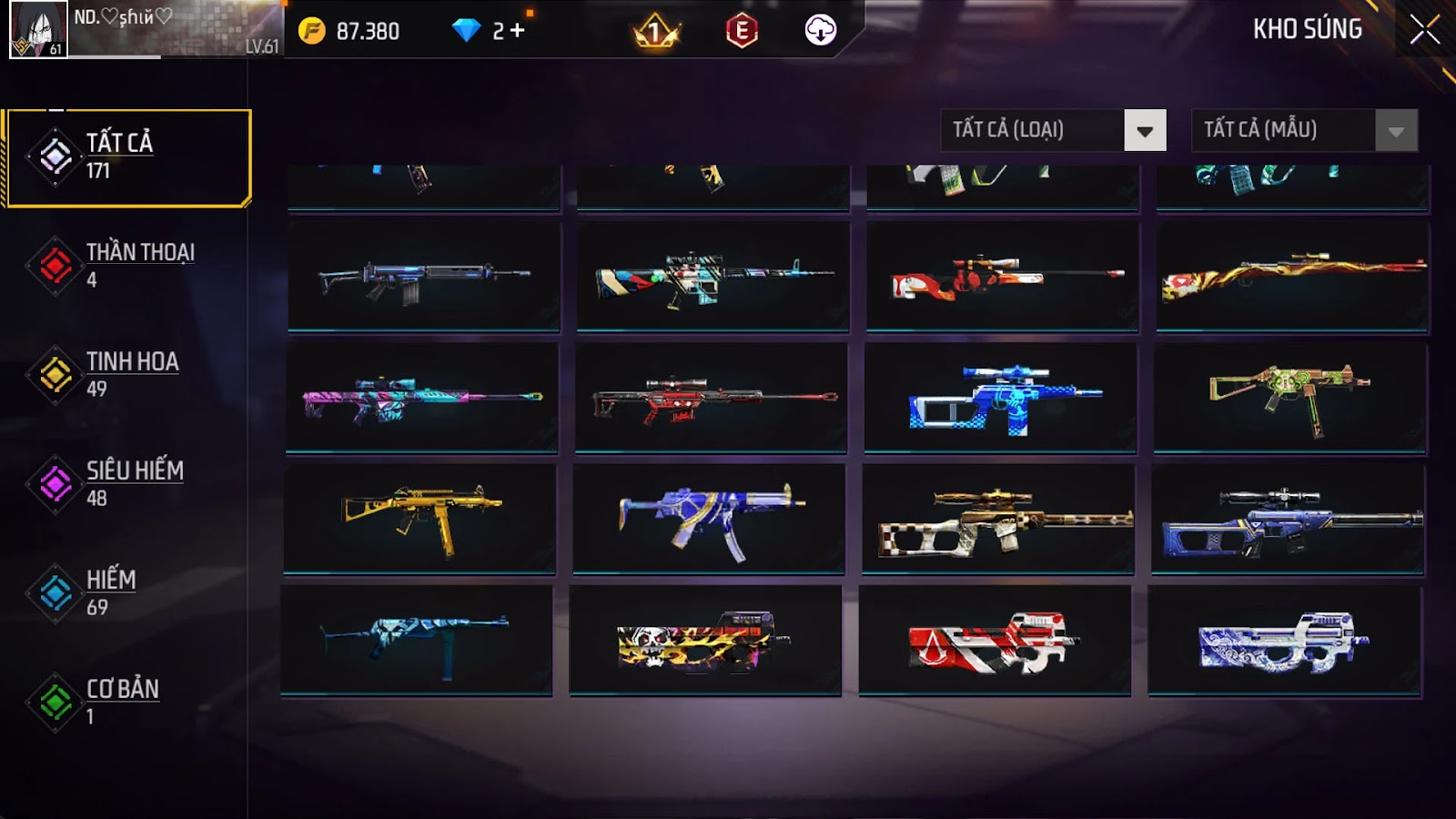Pick the red dragon shotgun skin
The width and height of the screenshot is (1456, 819).
(x=1292, y=277)
